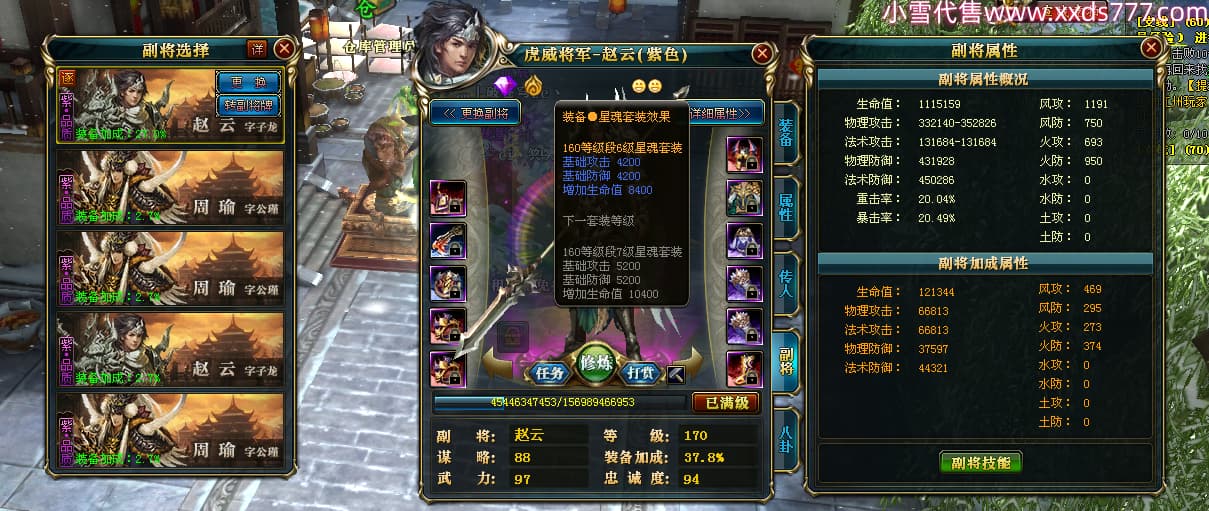Click the green 修炼 button

point(596,364)
